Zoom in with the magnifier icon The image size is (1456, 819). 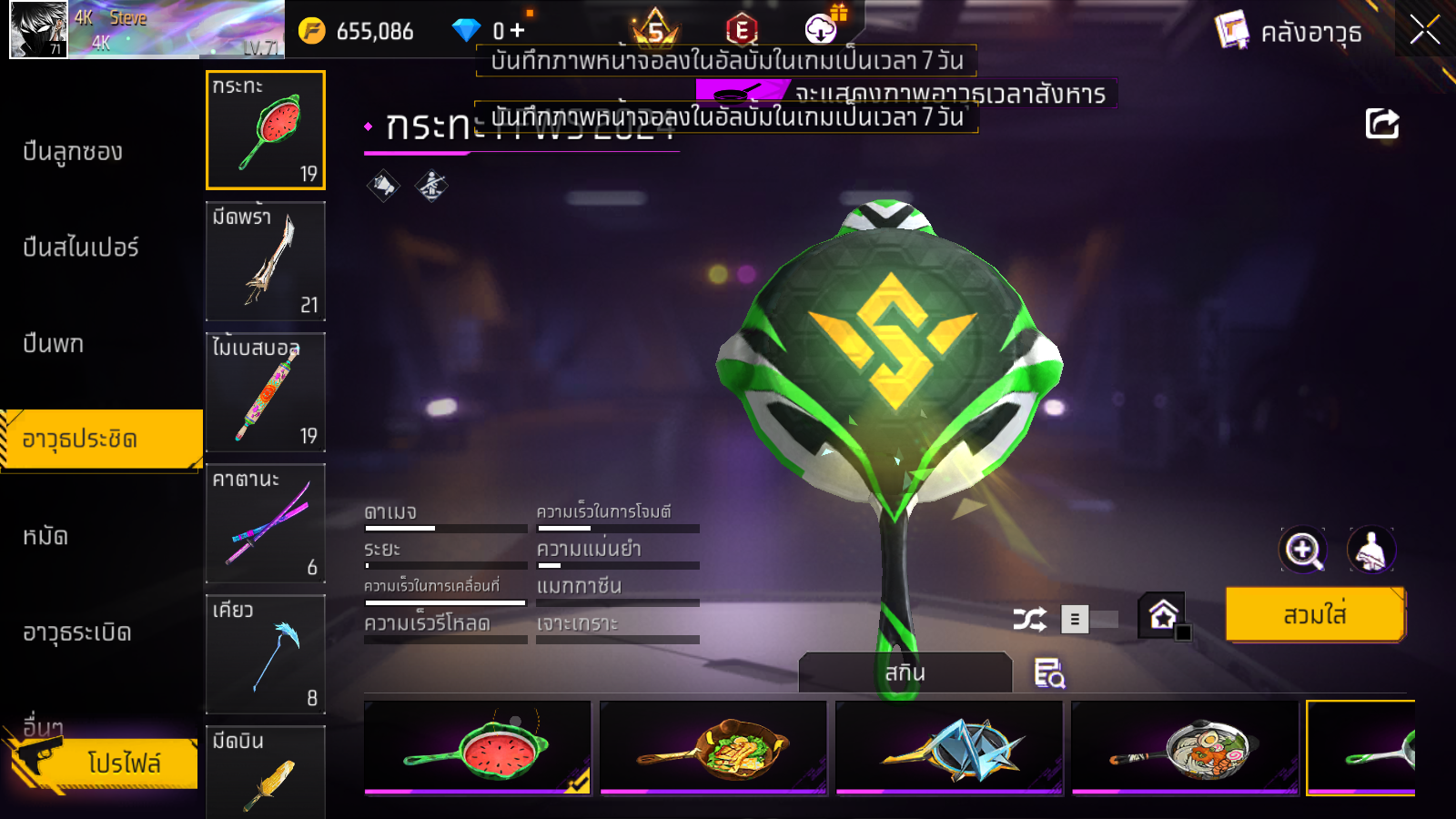tap(1303, 550)
